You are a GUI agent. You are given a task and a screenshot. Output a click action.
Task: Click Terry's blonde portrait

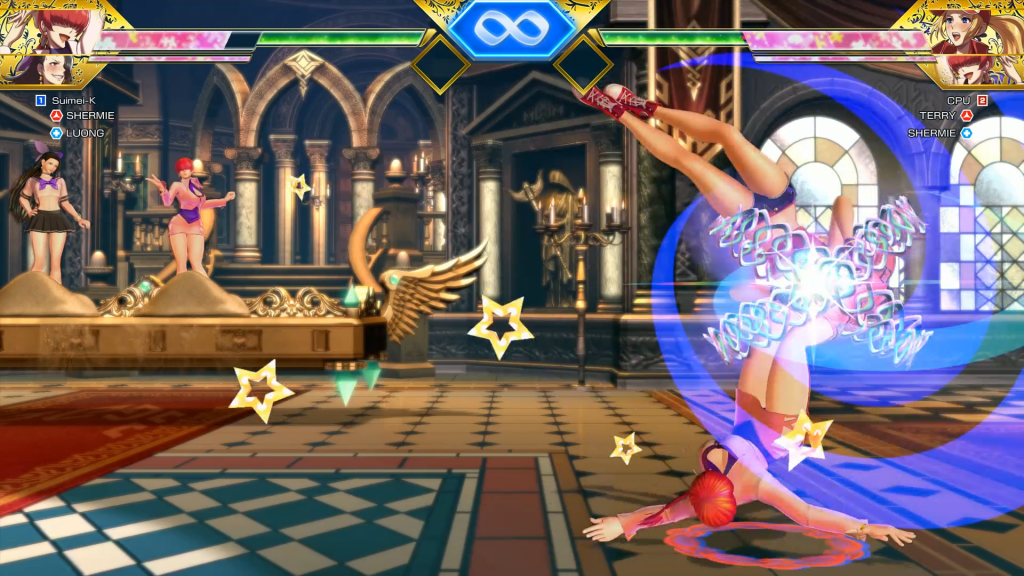coord(969,30)
